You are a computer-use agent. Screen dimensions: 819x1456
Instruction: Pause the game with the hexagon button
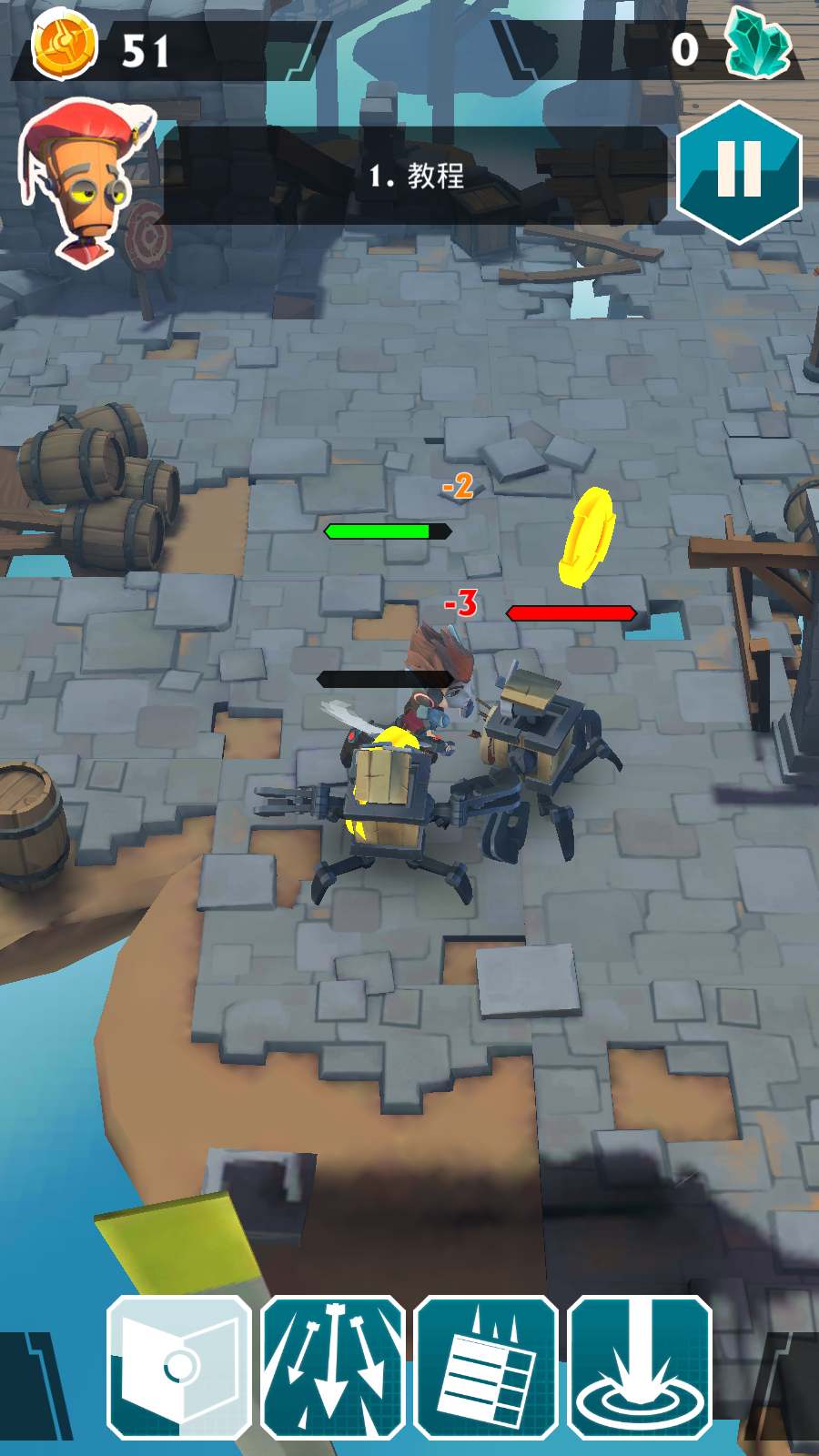739,172
